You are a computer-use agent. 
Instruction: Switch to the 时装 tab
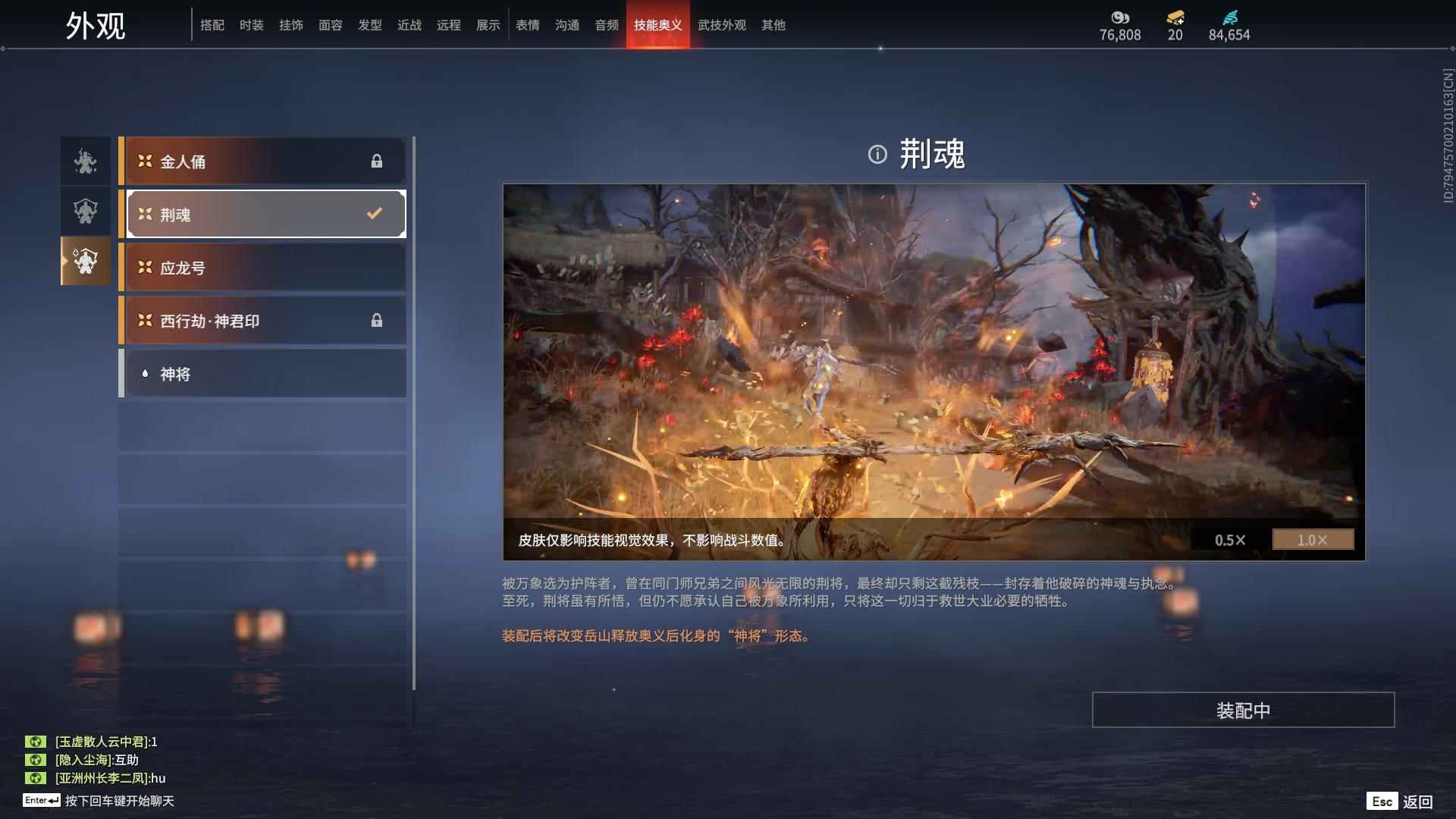[252, 24]
